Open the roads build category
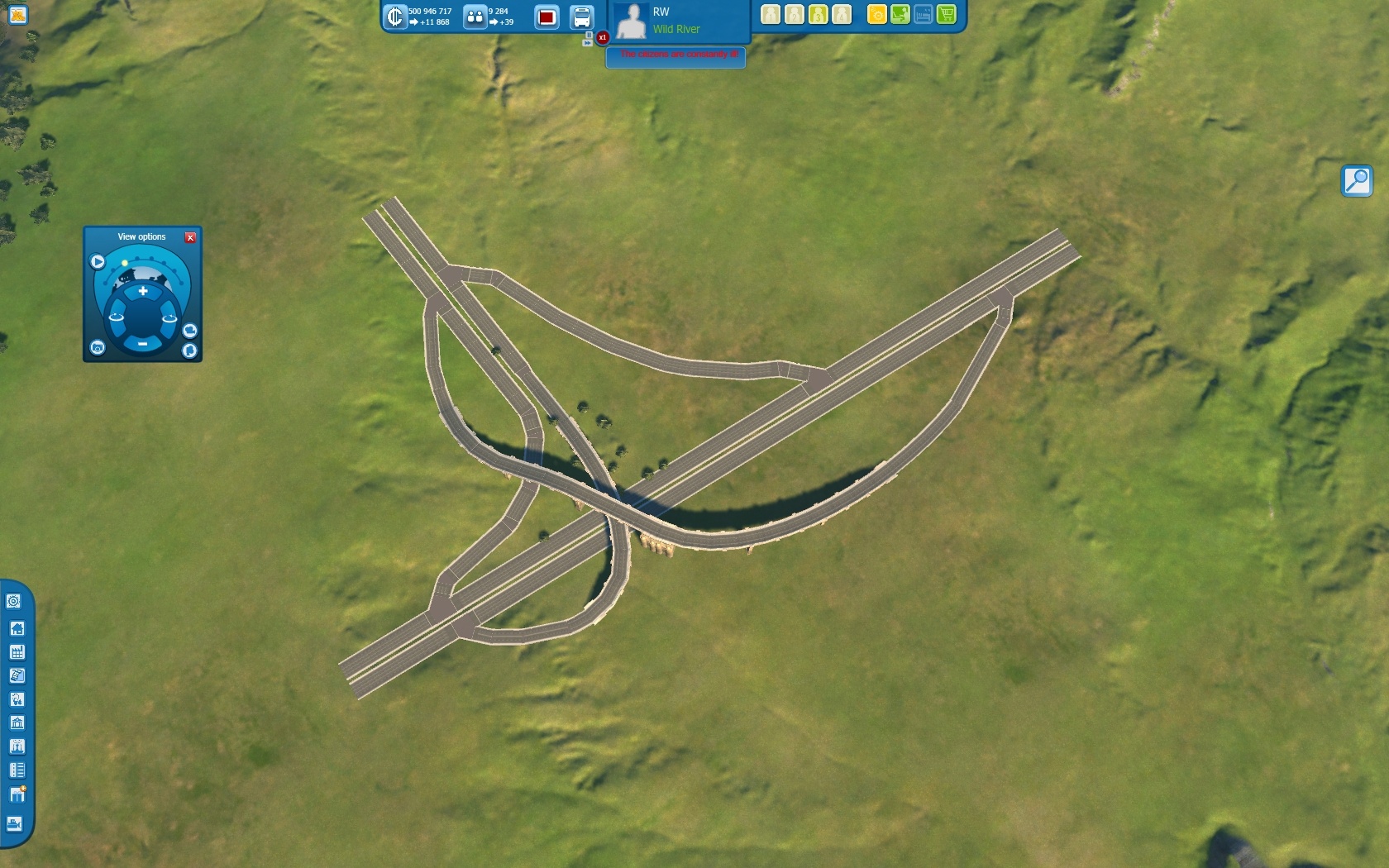The image size is (1389, 868). 17,770
